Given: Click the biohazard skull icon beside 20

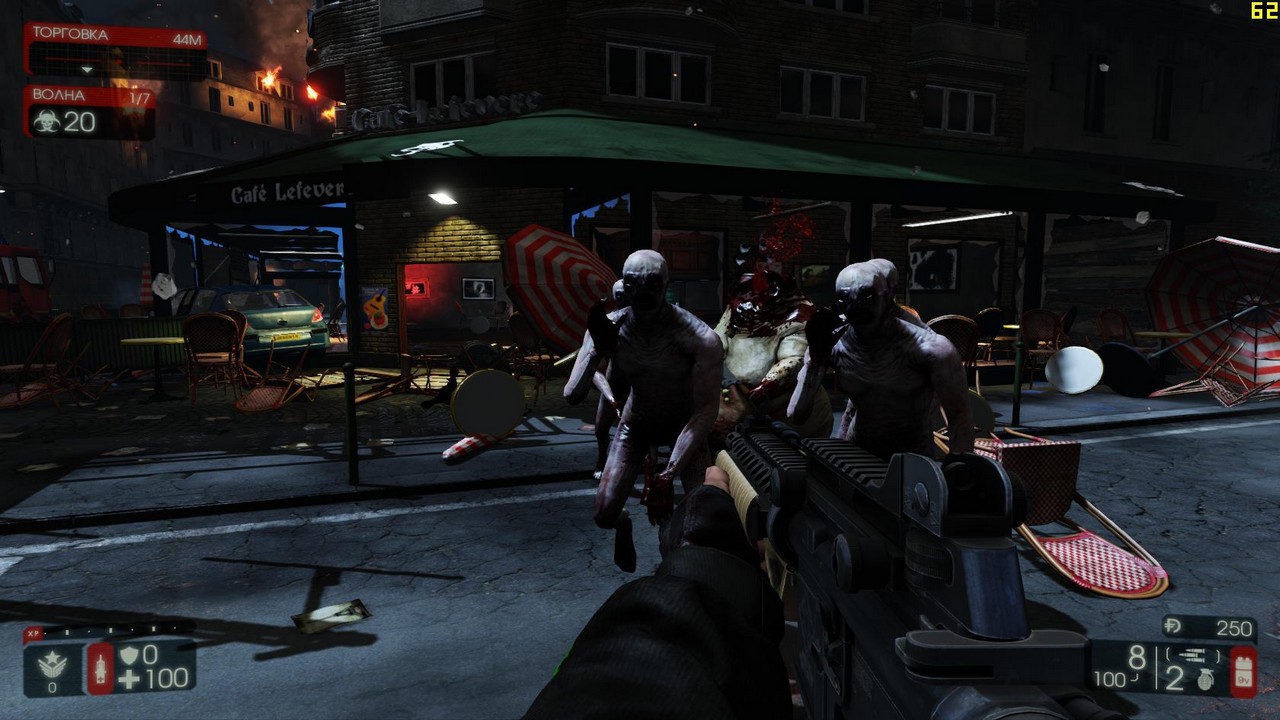Looking at the screenshot, I should point(49,121).
